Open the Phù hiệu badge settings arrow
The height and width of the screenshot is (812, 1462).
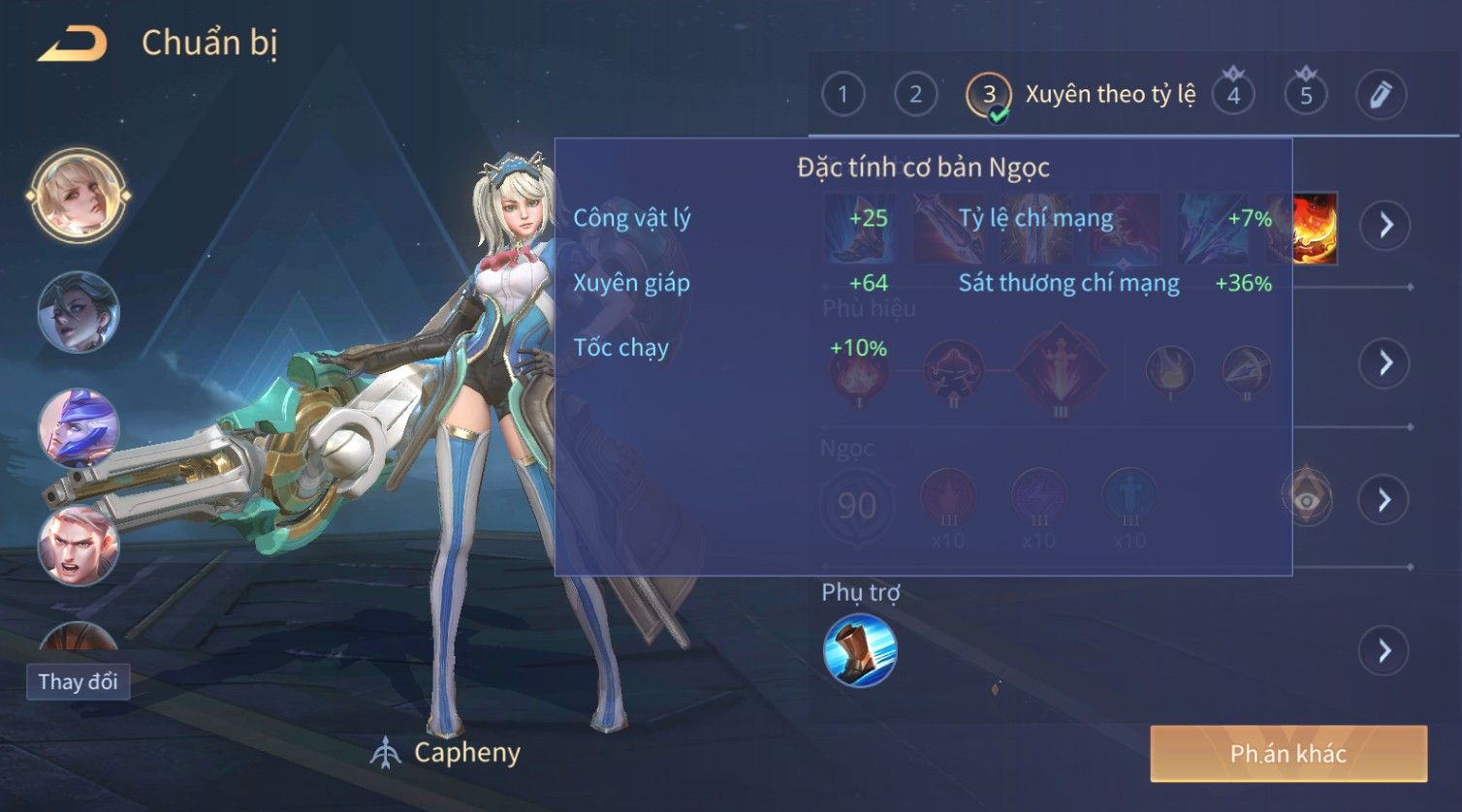pos(1384,363)
